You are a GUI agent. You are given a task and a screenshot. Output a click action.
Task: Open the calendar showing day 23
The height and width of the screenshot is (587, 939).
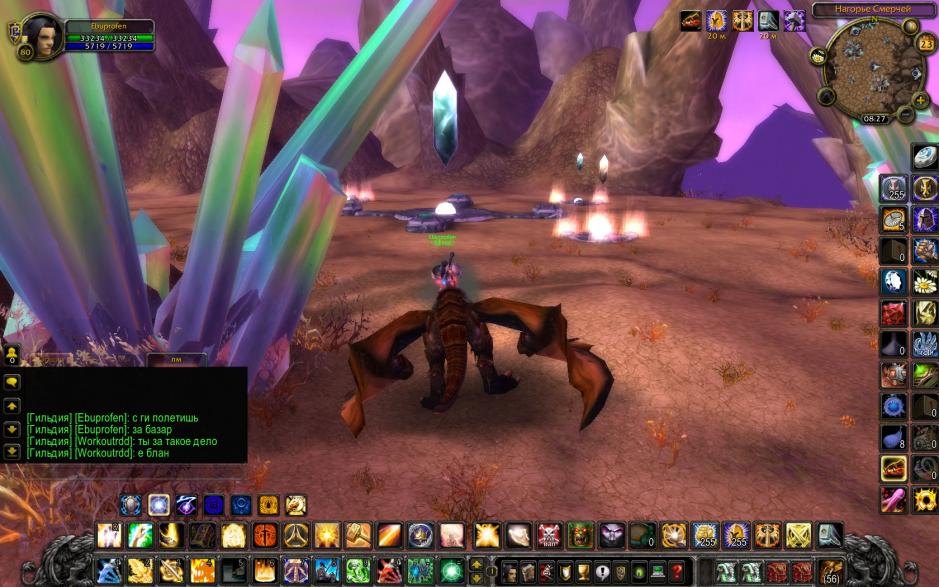click(x=926, y=43)
